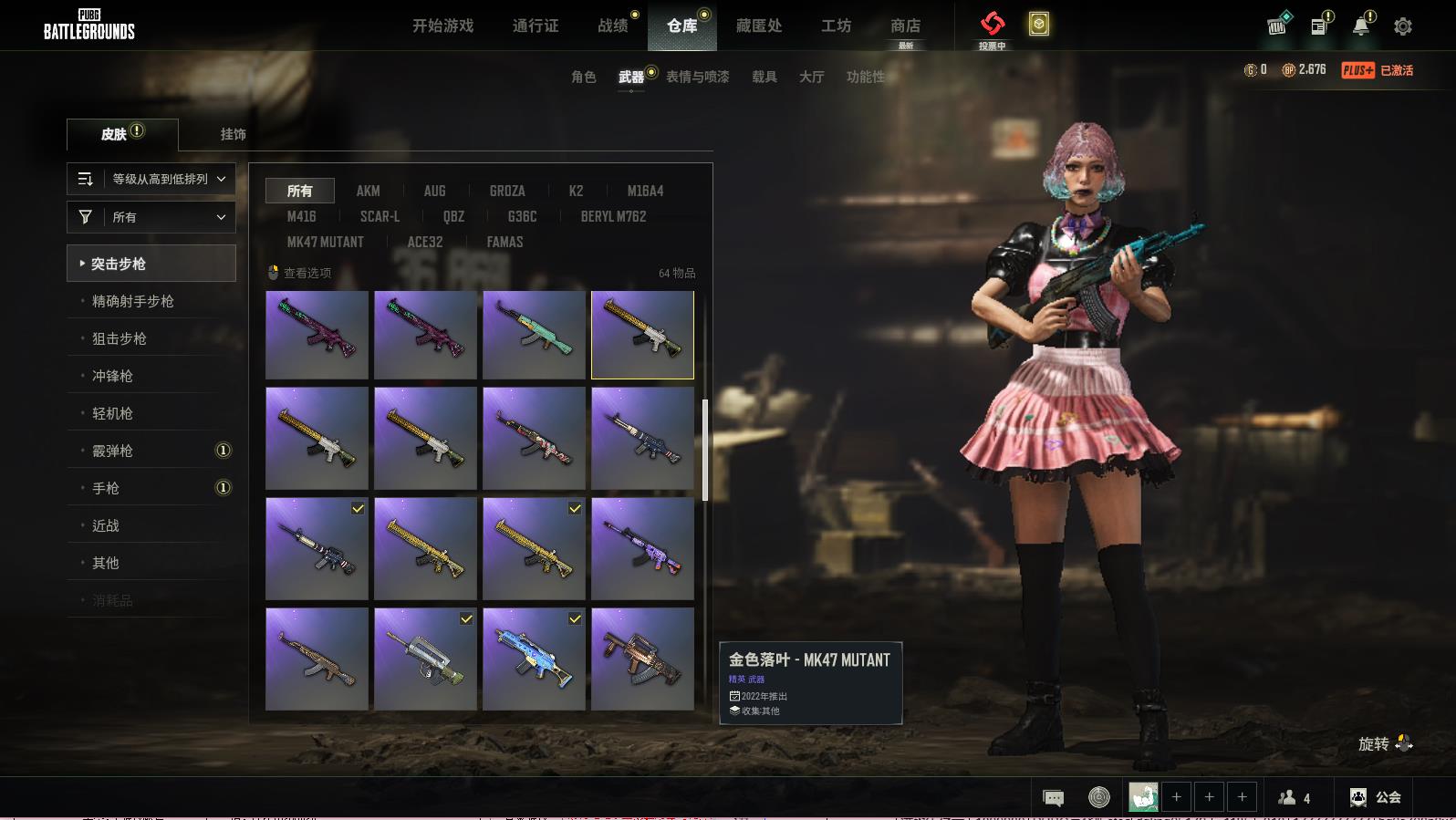Screen dimensions: 1456x820
Task: Open the 等级从高到低排列 sort dropdown
Action: coord(151,179)
